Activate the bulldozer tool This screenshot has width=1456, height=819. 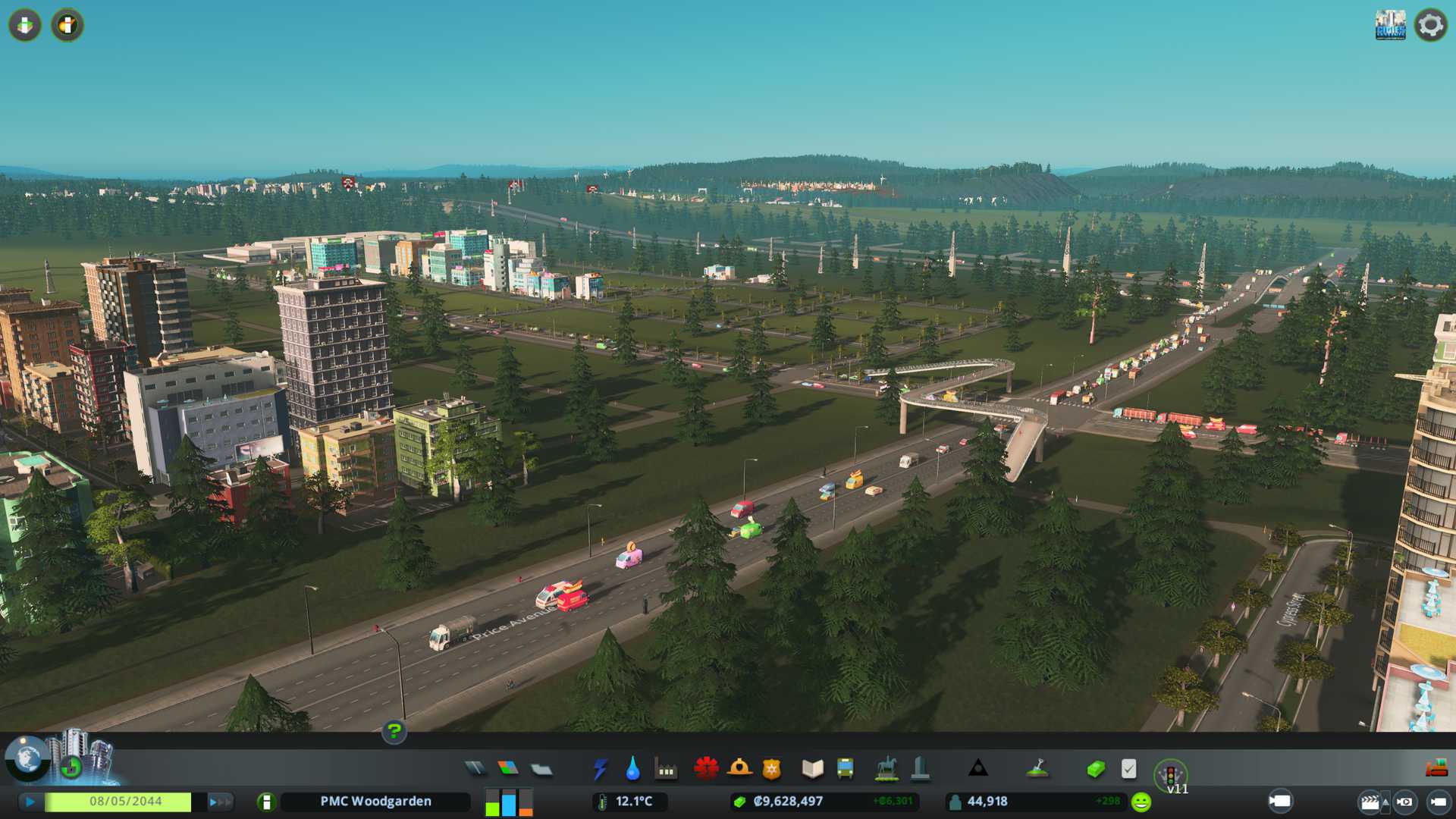pos(1436,769)
